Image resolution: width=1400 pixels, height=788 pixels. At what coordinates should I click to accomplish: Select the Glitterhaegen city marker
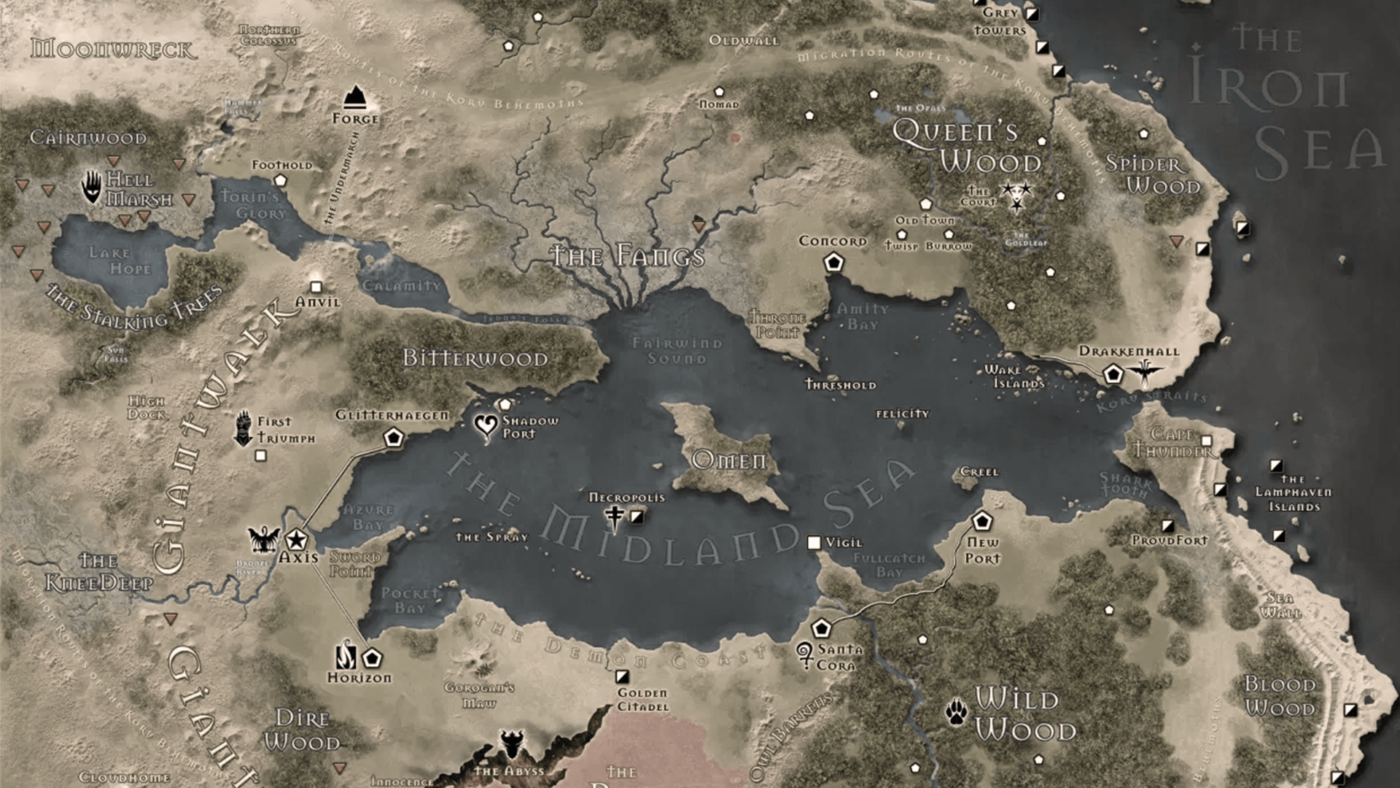(394, 437)
